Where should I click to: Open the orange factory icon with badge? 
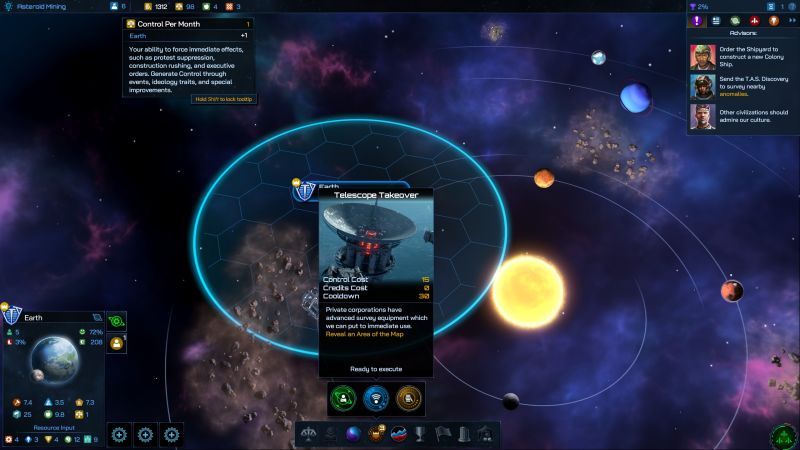point(378,434)
